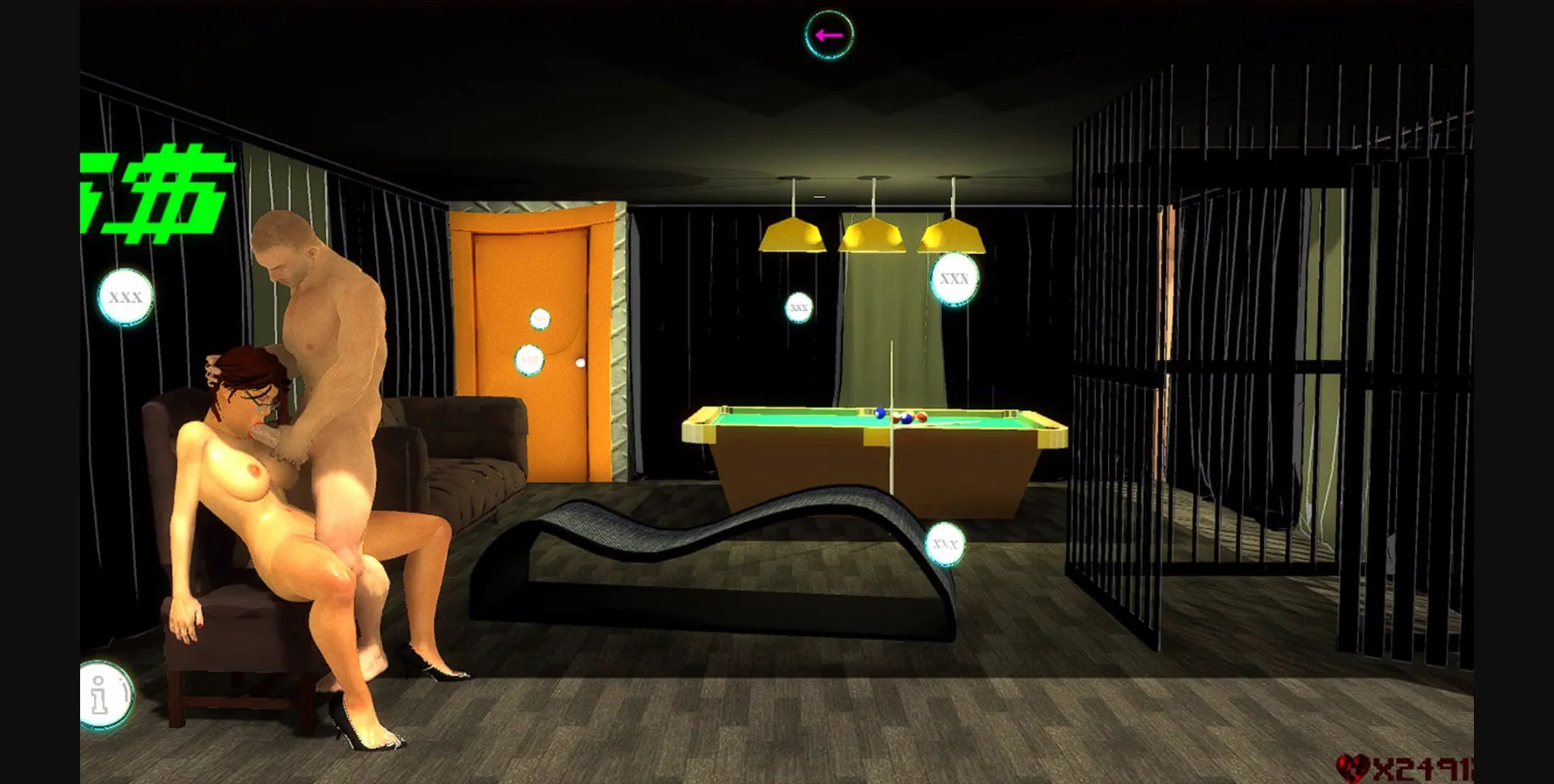Toggle the glowing circle around the back arrow
This screenshot has width=1554, height=784.
point(827,35)
